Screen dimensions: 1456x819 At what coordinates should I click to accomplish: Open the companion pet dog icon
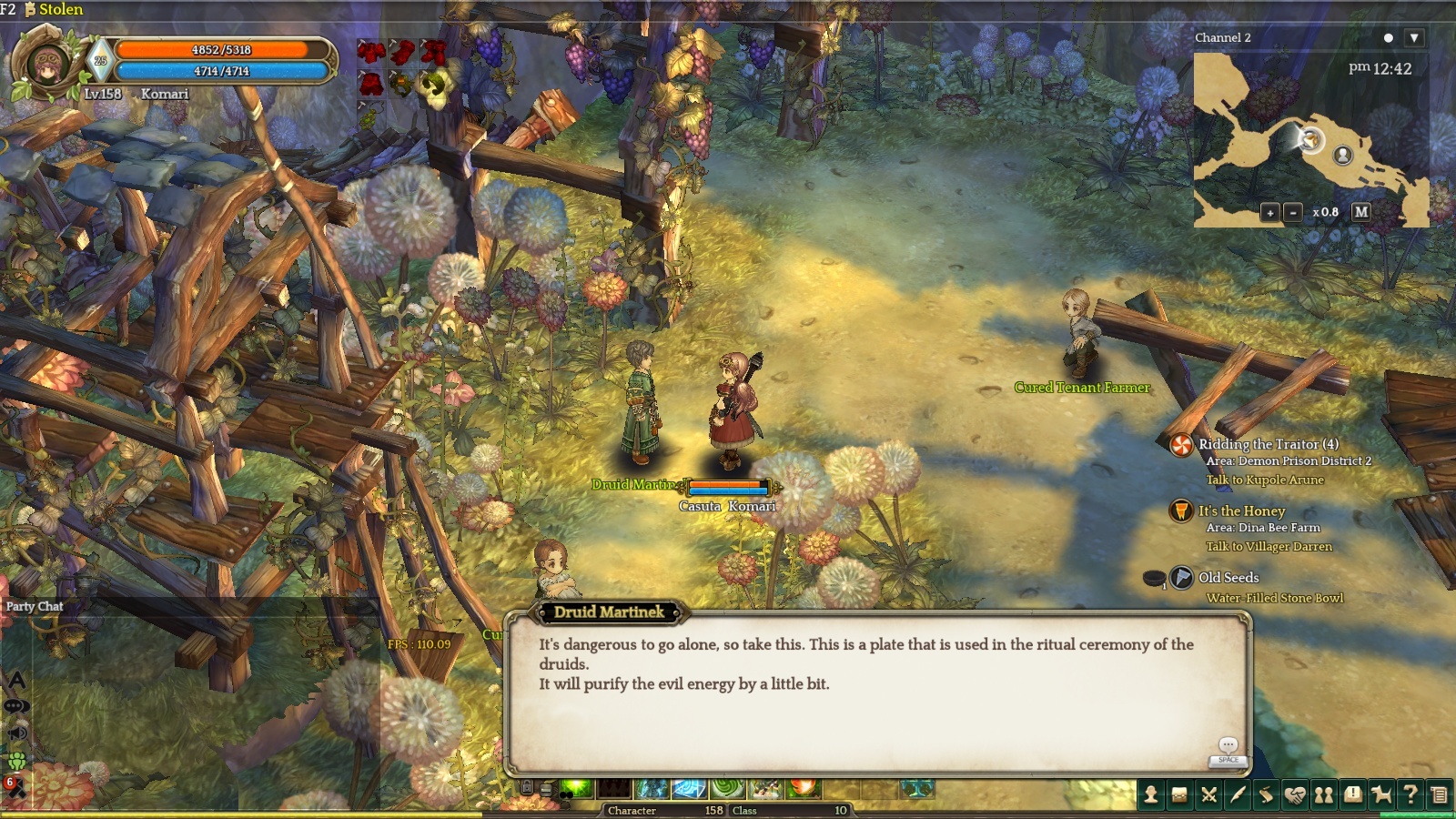[1381, 795]
